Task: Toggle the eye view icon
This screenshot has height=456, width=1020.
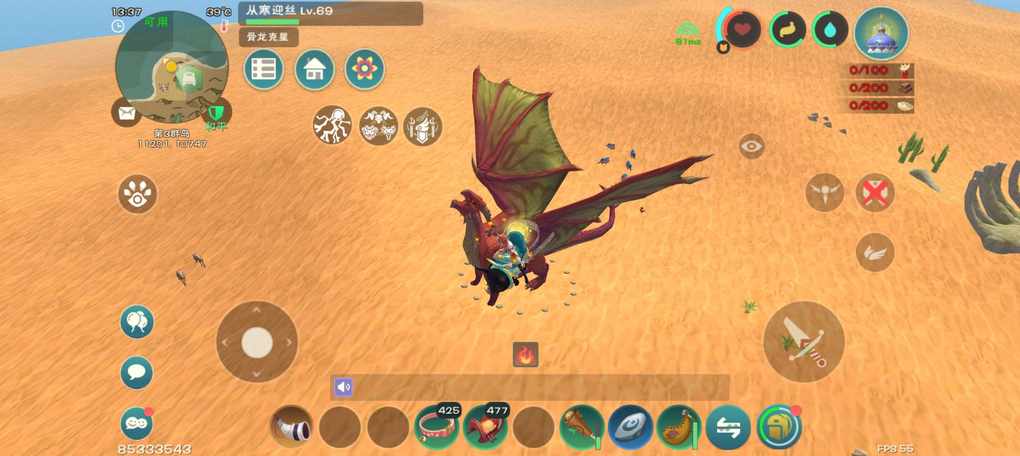Action: tap(752, 146)
